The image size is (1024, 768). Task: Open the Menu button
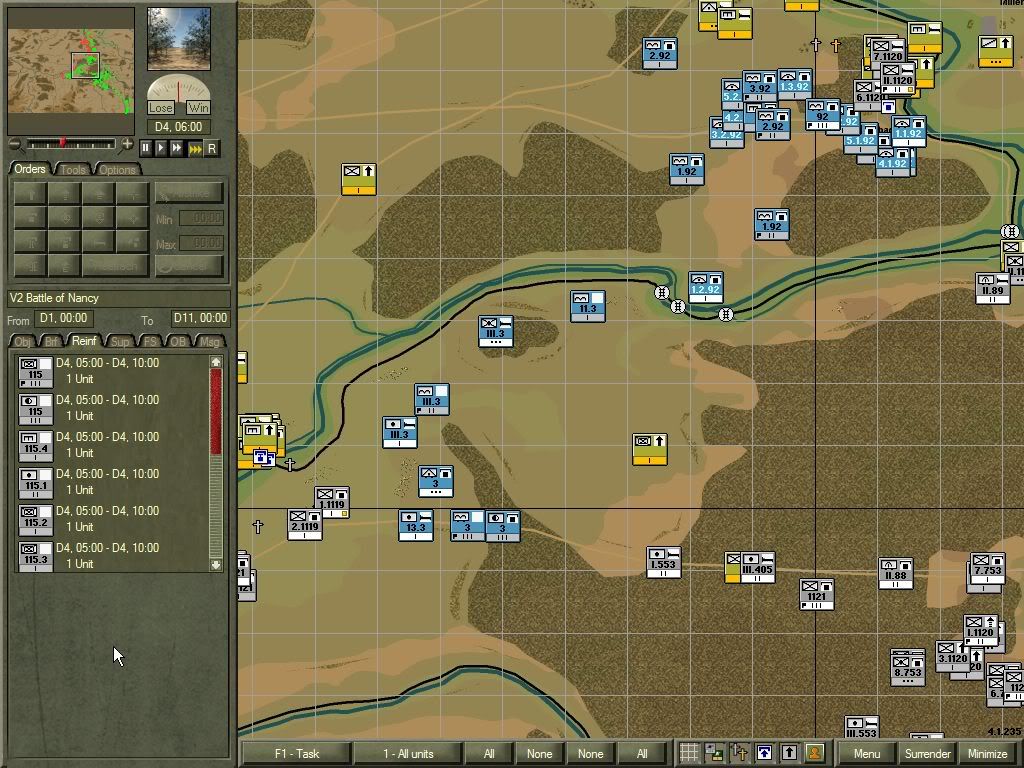(866, 753)
